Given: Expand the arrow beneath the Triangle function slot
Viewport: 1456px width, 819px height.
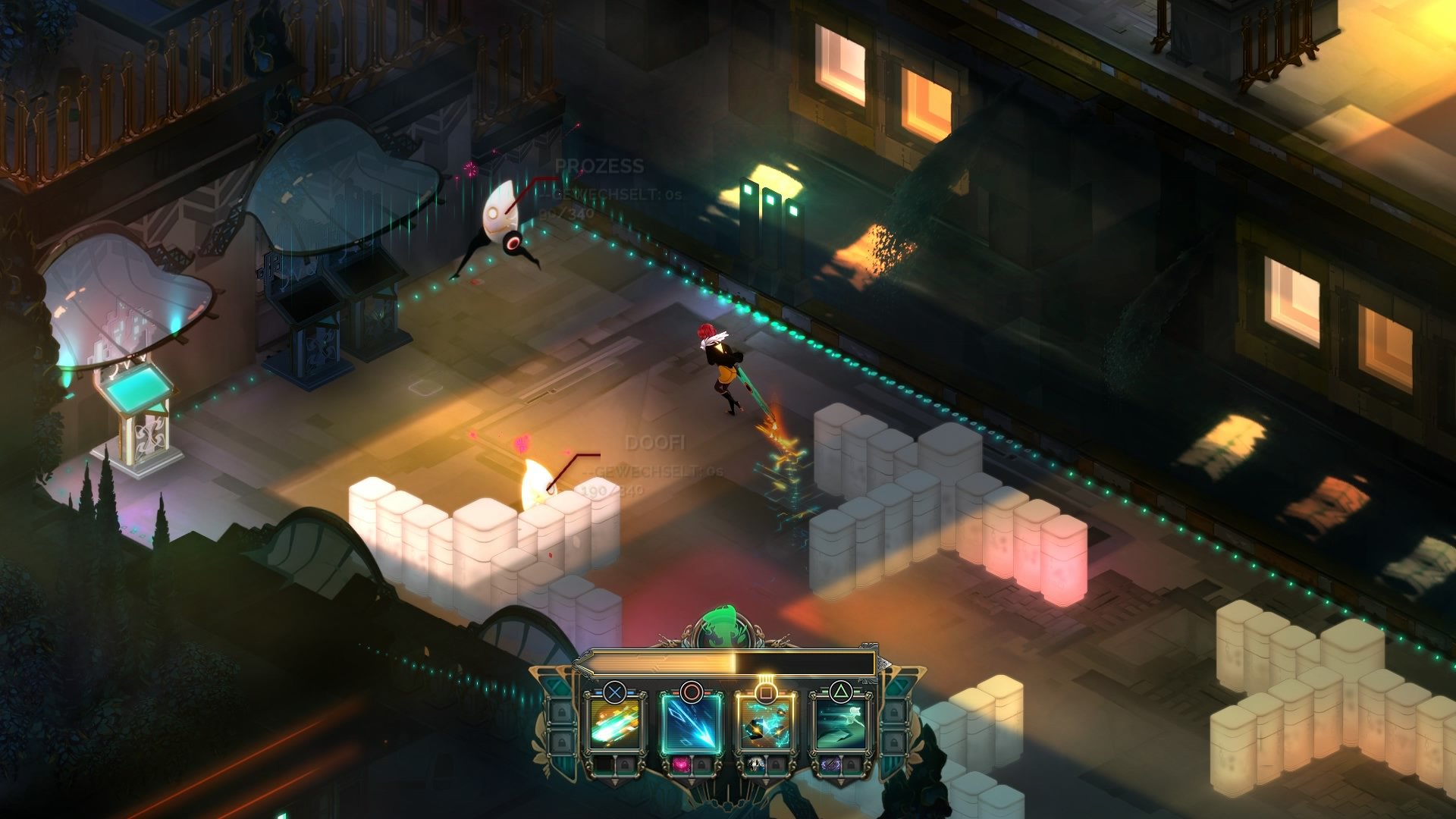Looking at the screenshot, I should coord(842,781).
